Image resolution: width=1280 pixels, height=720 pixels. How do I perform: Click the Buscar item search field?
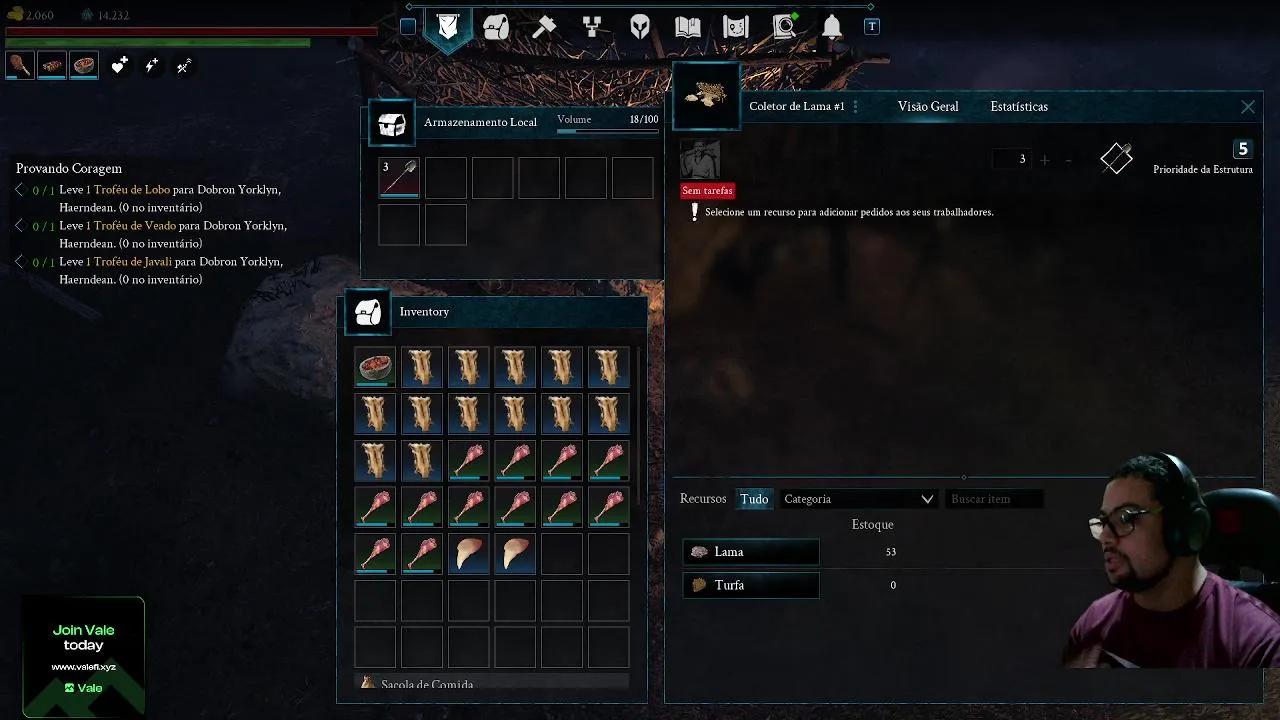click(x=994, y=499)
